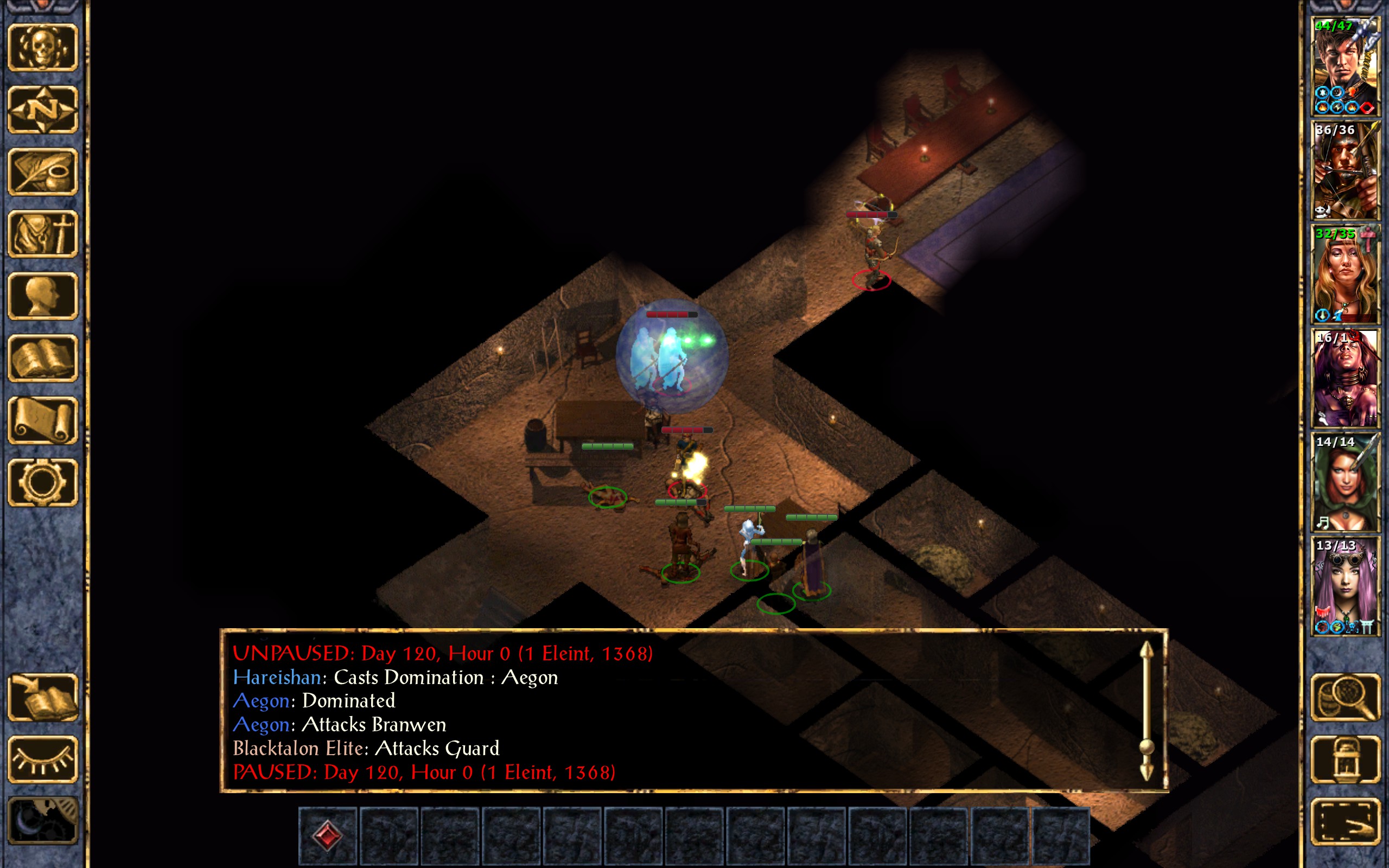The image size is (1389, 868).
Task: Select the dark-haired man portrait with 44/47 HP
Action: tap(1345, 67)
